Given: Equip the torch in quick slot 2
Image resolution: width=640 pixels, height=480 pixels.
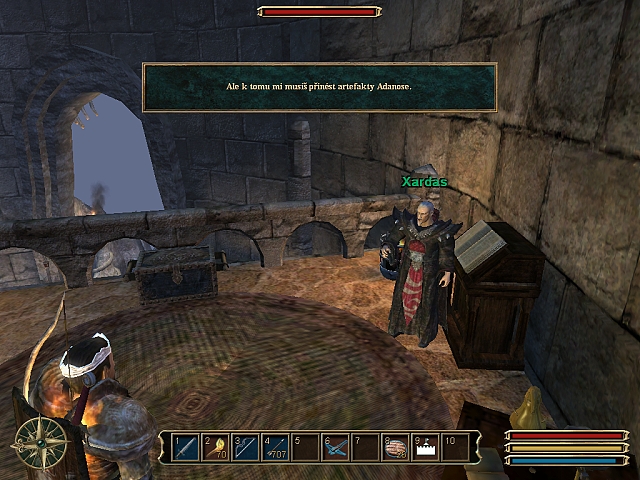Looking at the screenshot, I should point(215,447).
